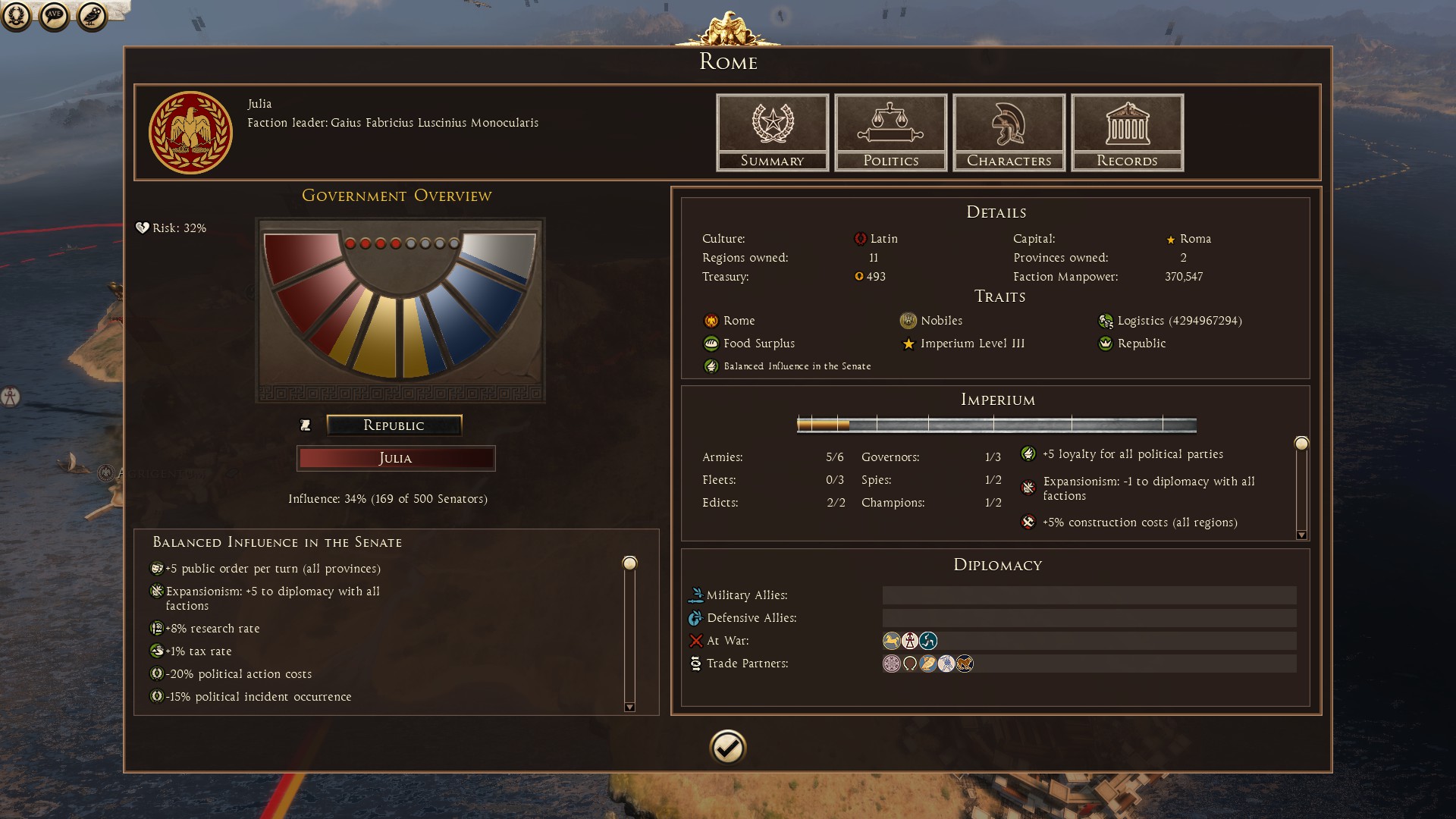Click the first Trade Partners faction icon
1456x819 pixels.
tap(892, 664)
